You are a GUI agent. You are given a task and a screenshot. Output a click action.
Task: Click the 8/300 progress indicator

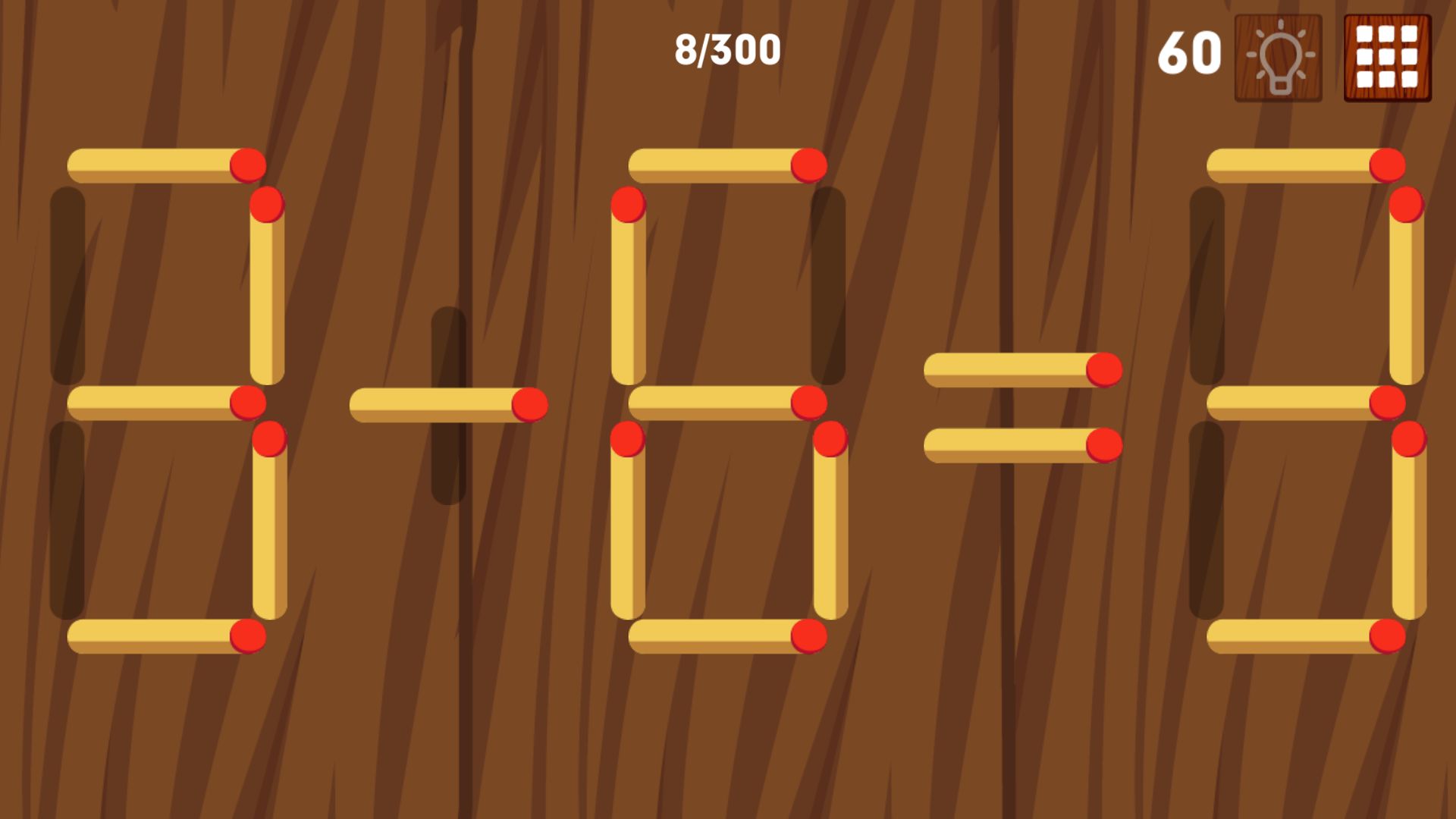(726, 48)
